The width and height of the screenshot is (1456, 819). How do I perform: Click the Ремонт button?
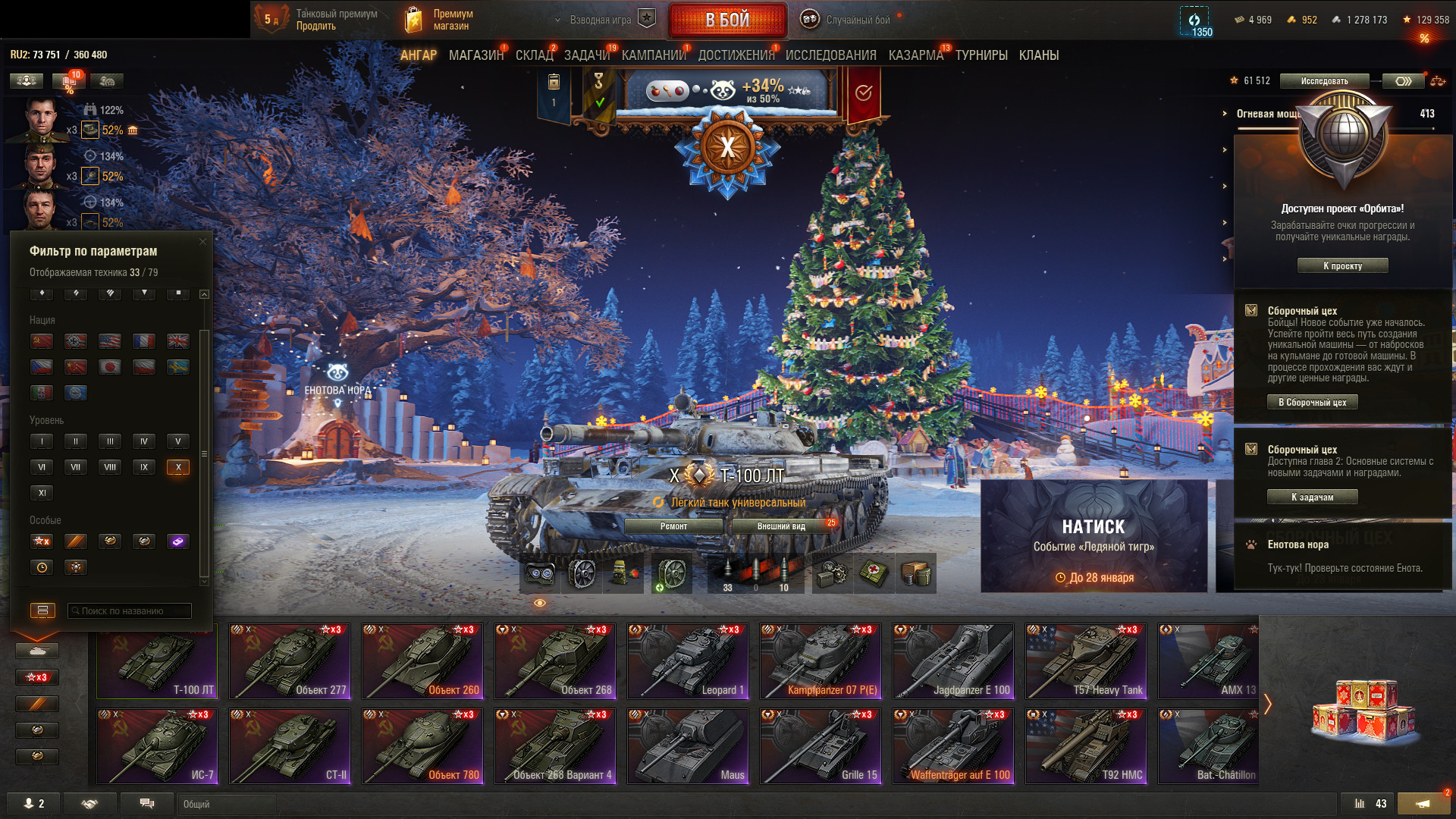(673, 526)
